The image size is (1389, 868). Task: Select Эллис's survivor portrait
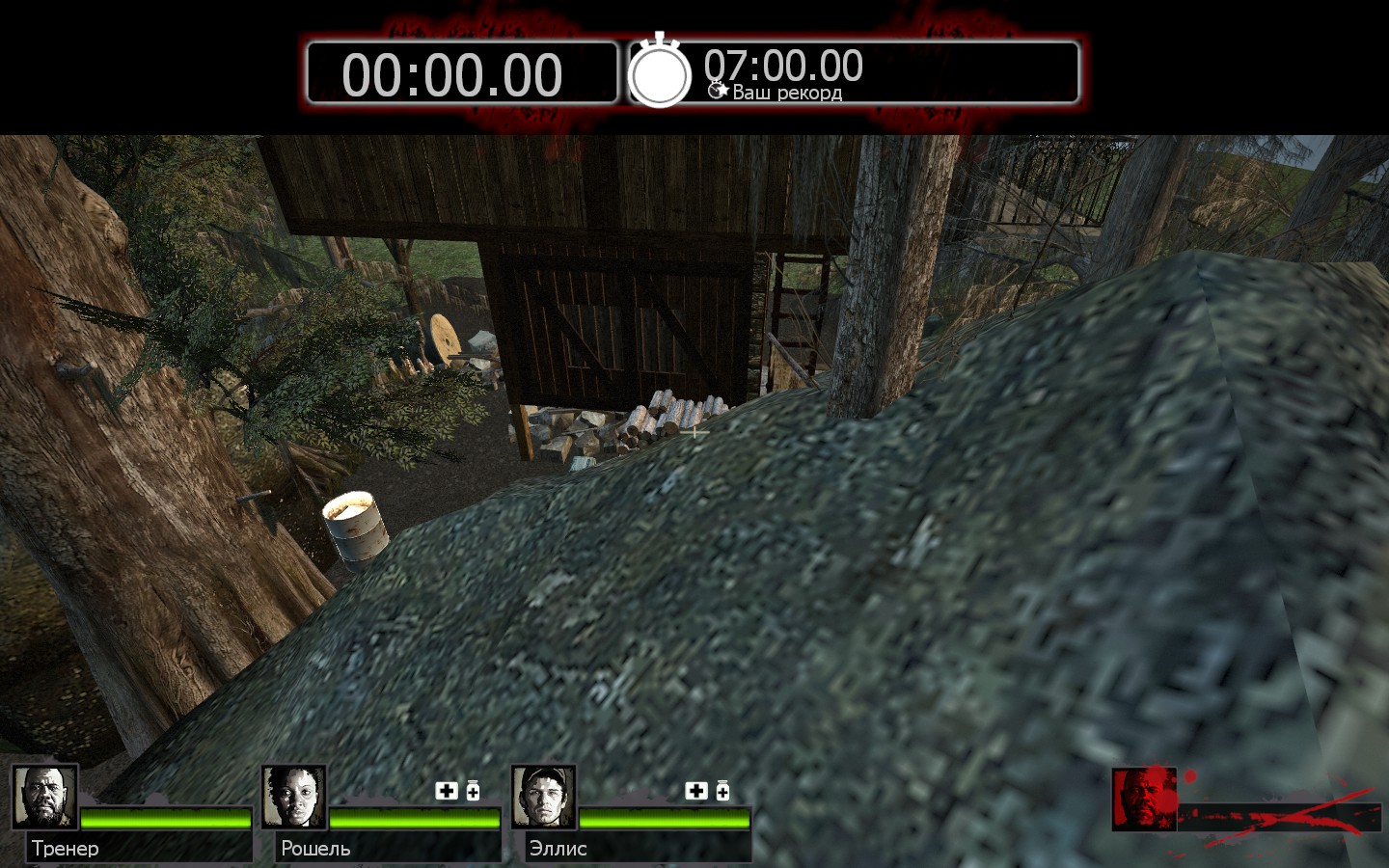point(544,798)
